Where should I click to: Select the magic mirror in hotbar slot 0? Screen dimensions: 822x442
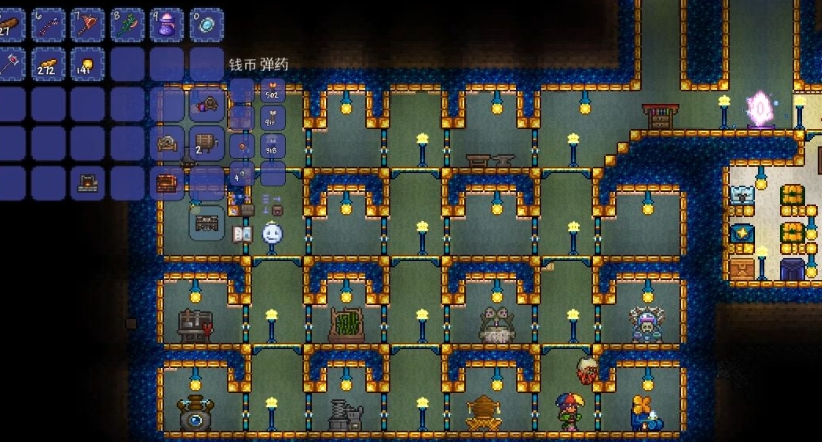[207, 23]
